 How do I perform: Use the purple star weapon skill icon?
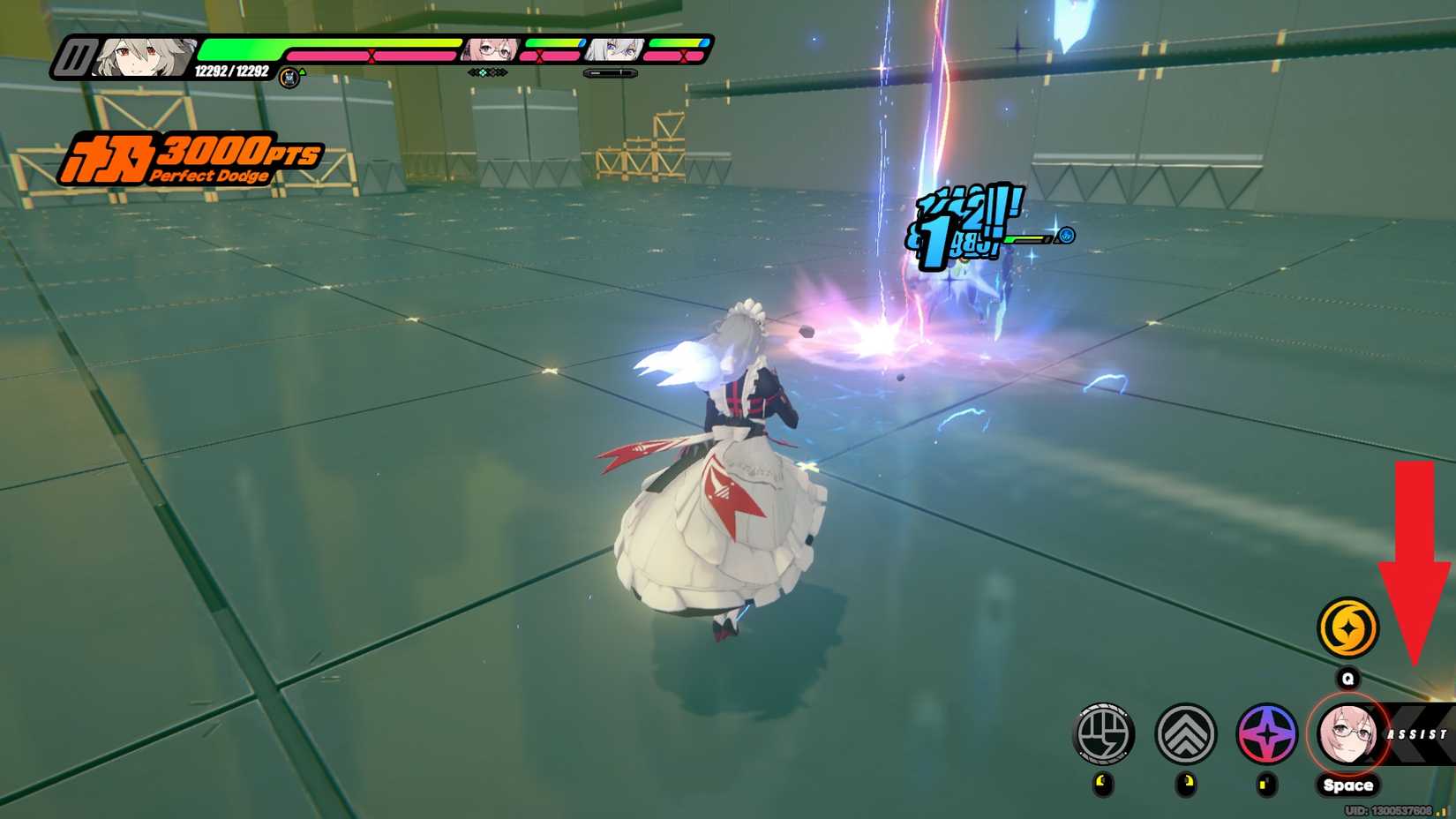1269,733
